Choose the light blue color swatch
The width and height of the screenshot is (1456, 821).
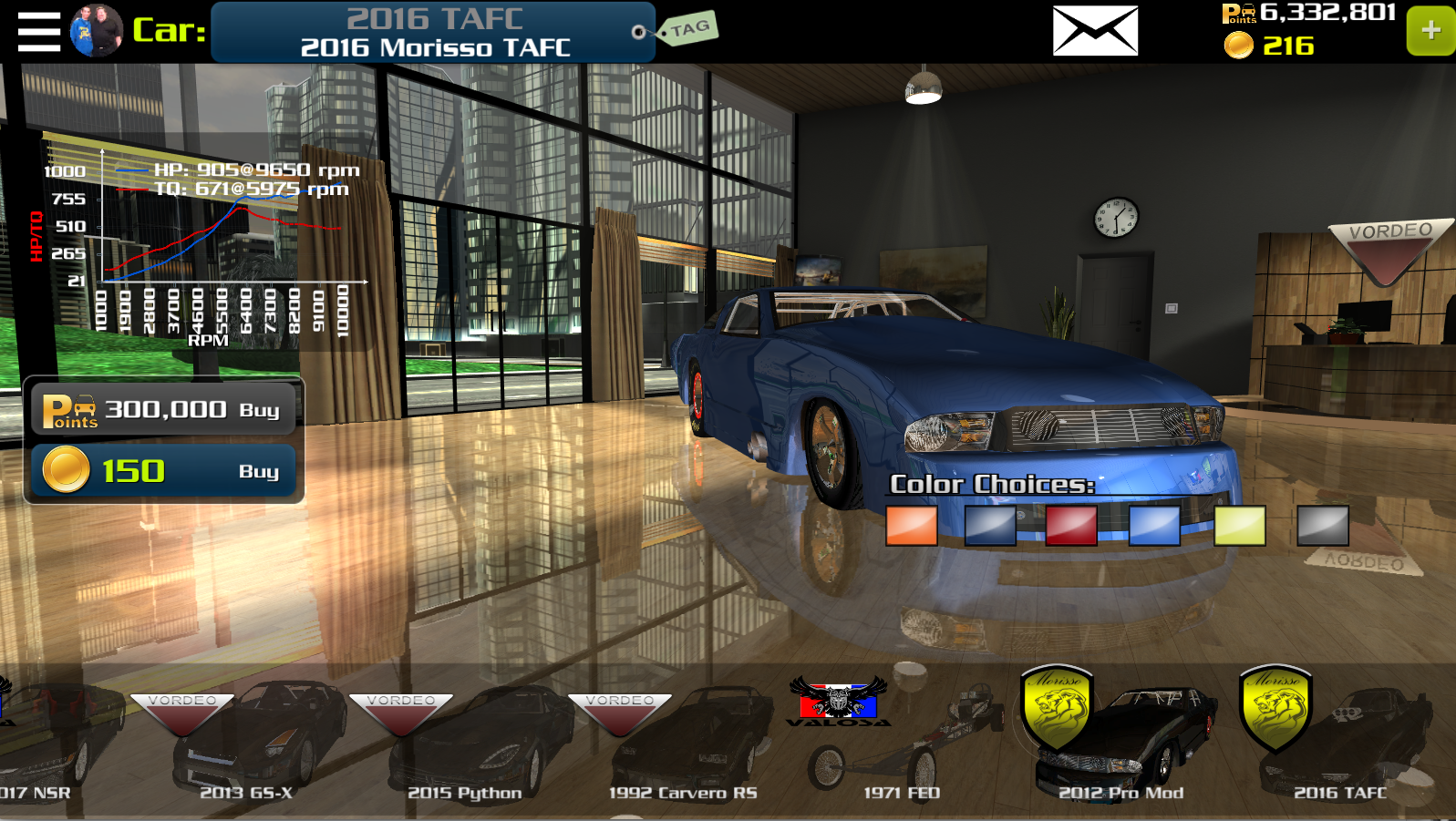click(x=1154, y=526)
